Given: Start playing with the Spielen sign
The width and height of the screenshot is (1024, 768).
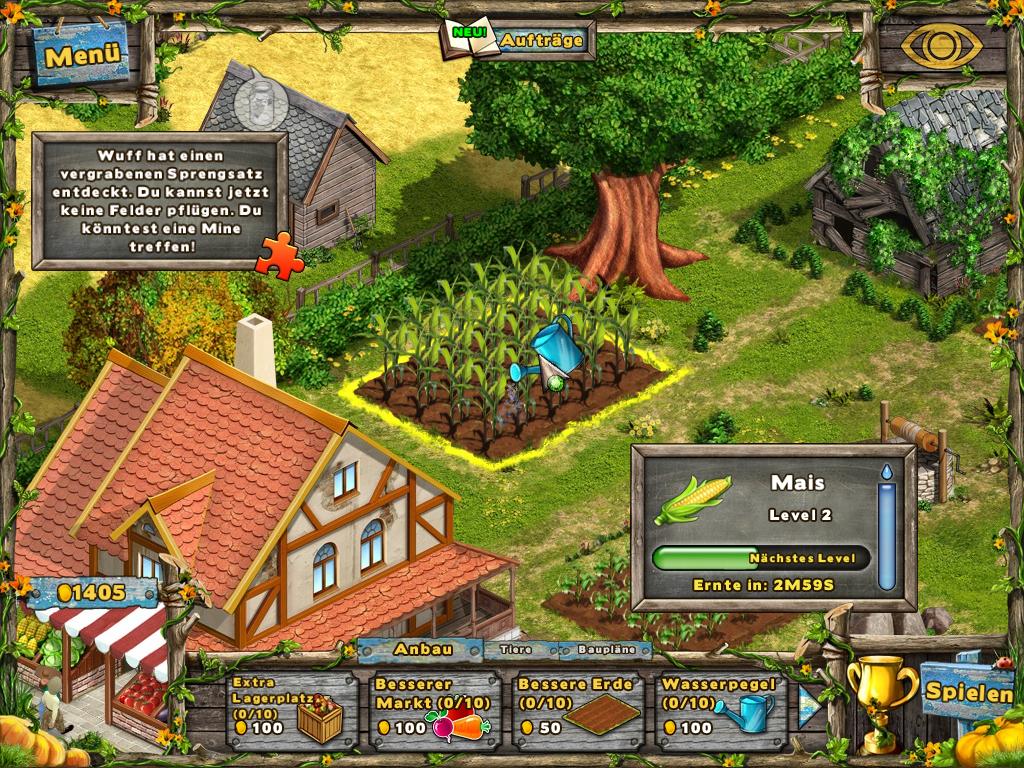Looking at the screenshot, I should [964, 690].
